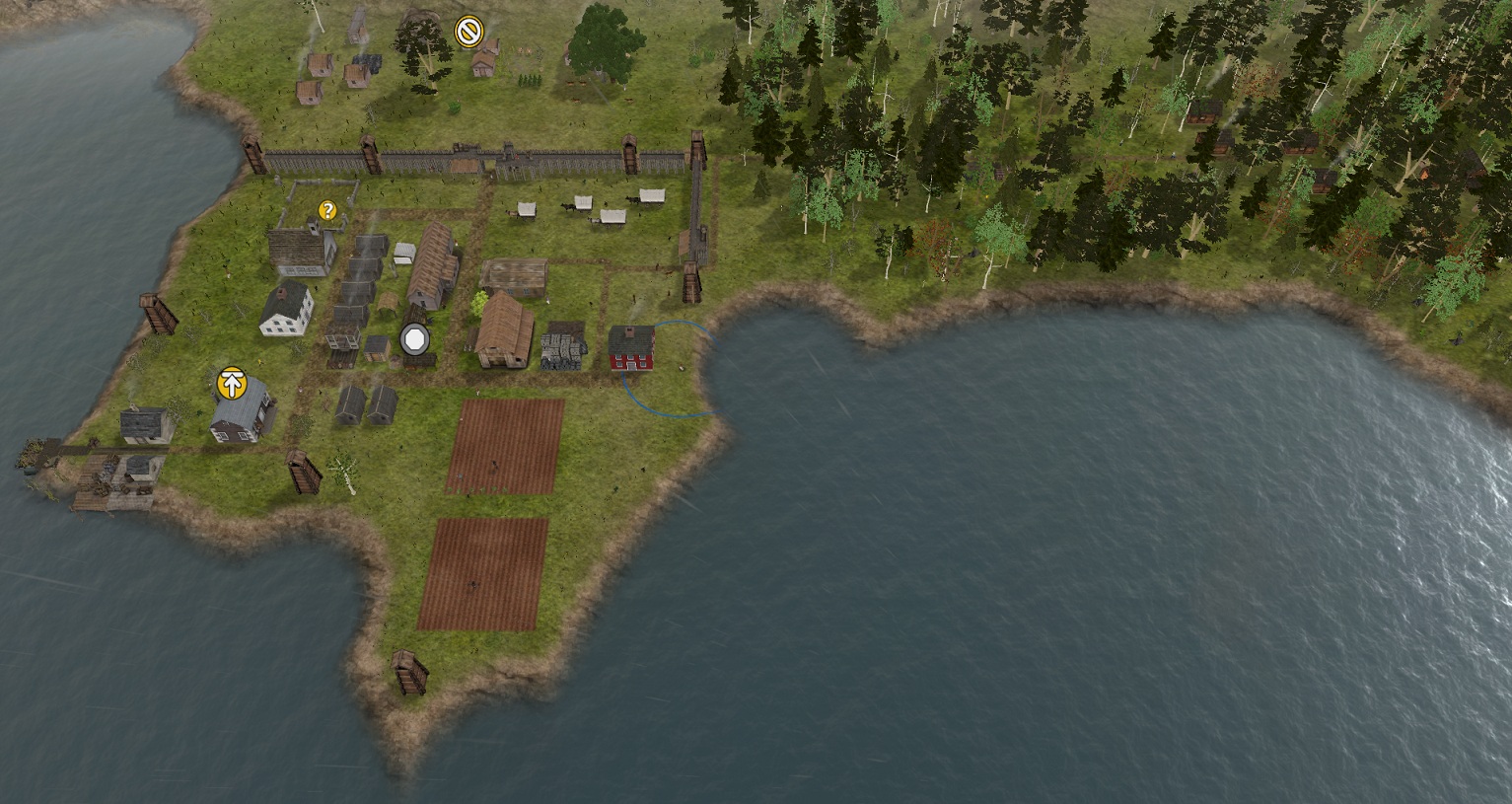Screen dimensions: 1512x804
Task: Click the yellow prohibited status icon
Action: (468, 32)
